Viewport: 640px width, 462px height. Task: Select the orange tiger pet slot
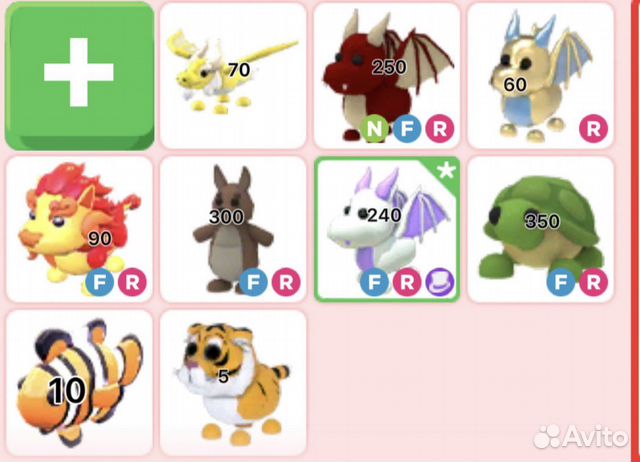[x=233, y=383]
